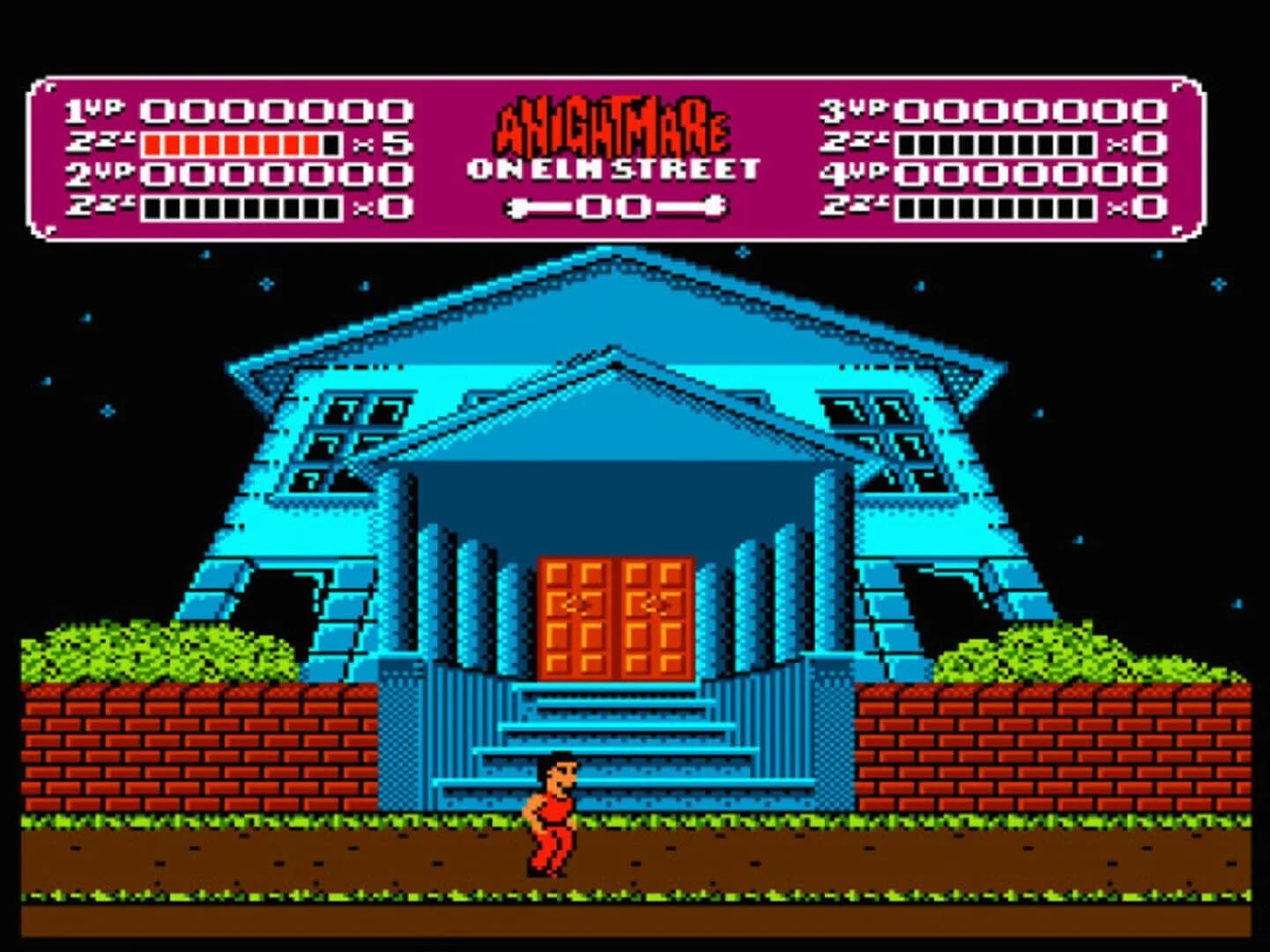Viewport: 1270px width, 952px height.
Task: Click the 1UP label in the status bar
Action: (x=95, y=112)
